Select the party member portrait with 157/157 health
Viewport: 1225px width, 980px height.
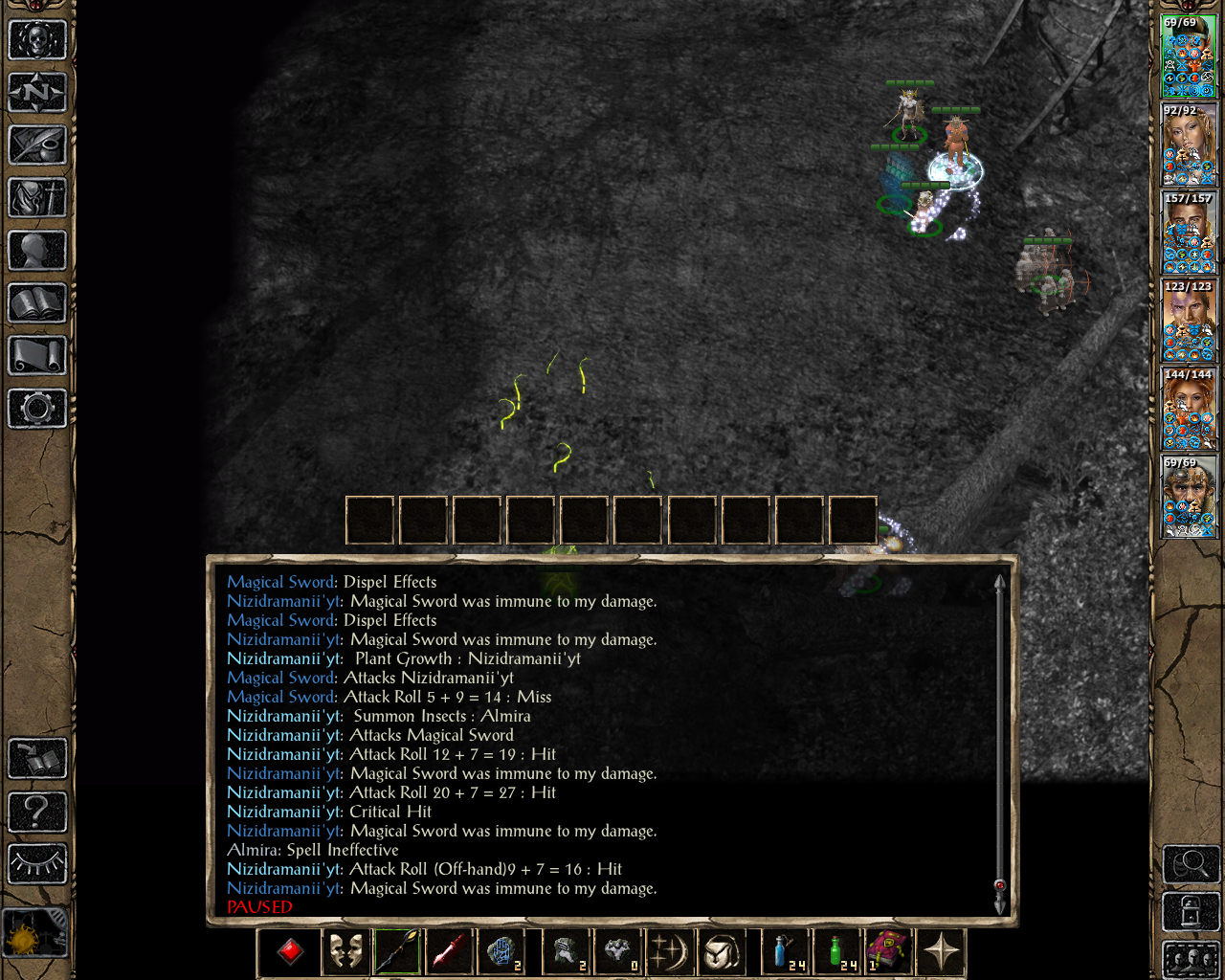tap(1189, 234)
